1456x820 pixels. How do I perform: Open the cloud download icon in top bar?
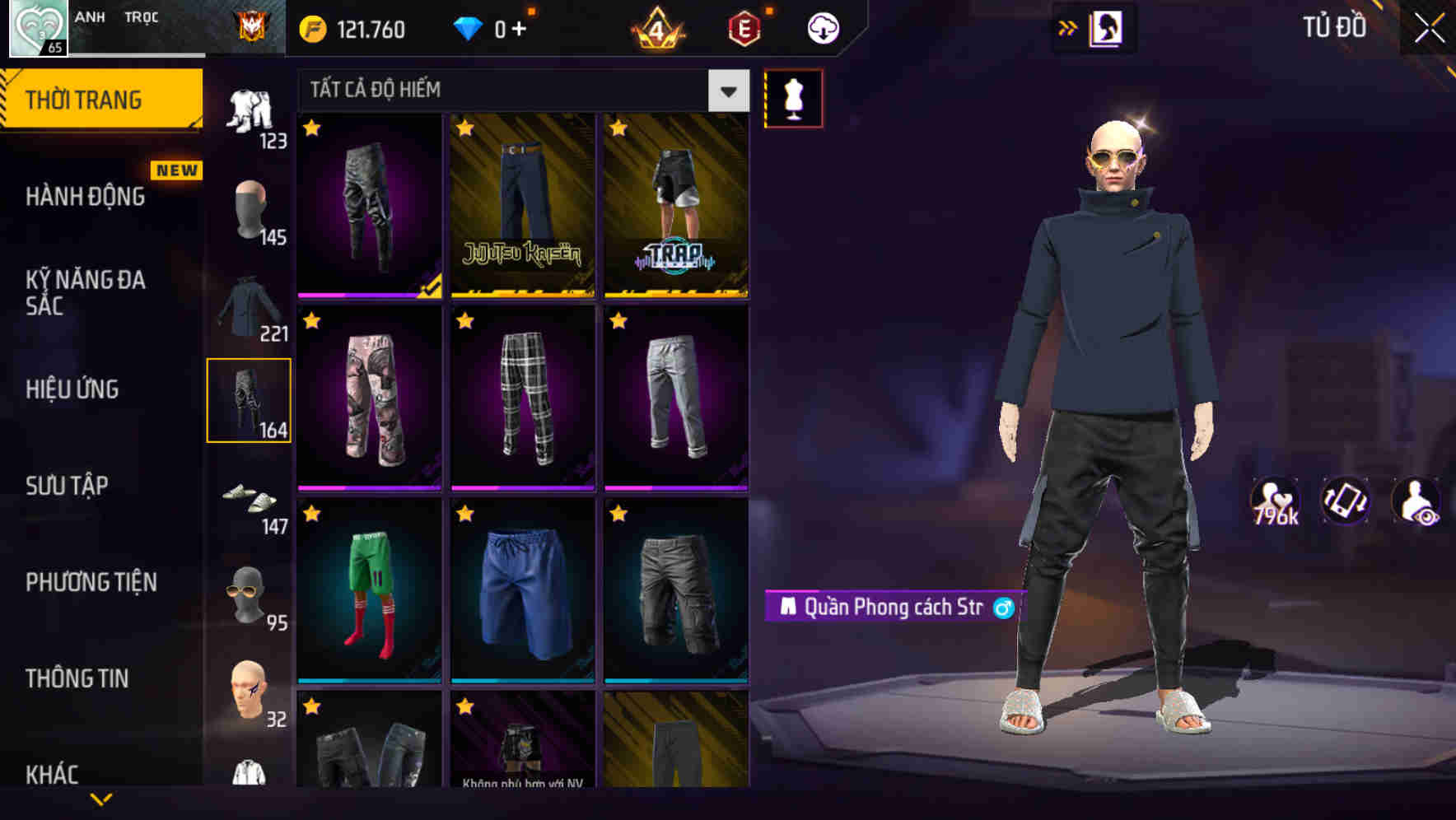click(821, 27)
